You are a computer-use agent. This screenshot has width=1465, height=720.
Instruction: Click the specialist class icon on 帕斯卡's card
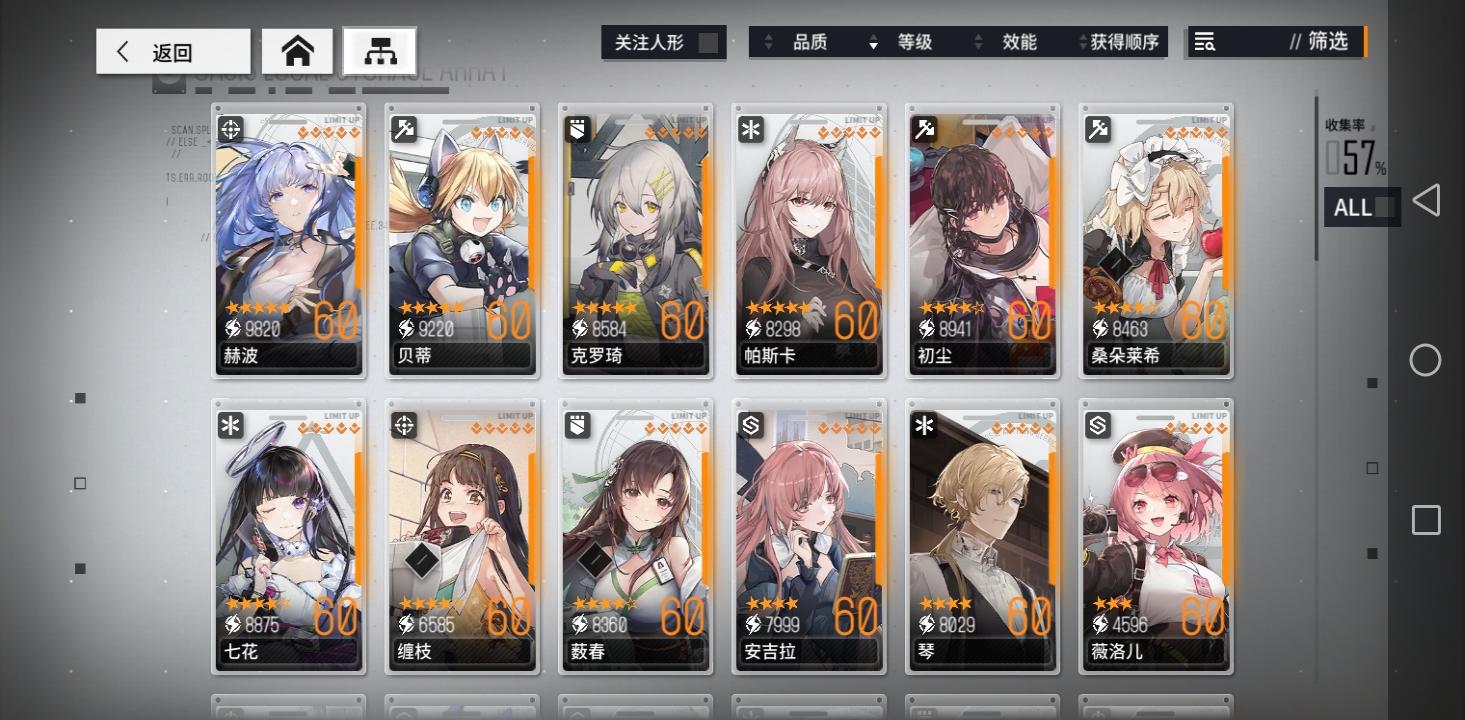click(x=751, y=129)
